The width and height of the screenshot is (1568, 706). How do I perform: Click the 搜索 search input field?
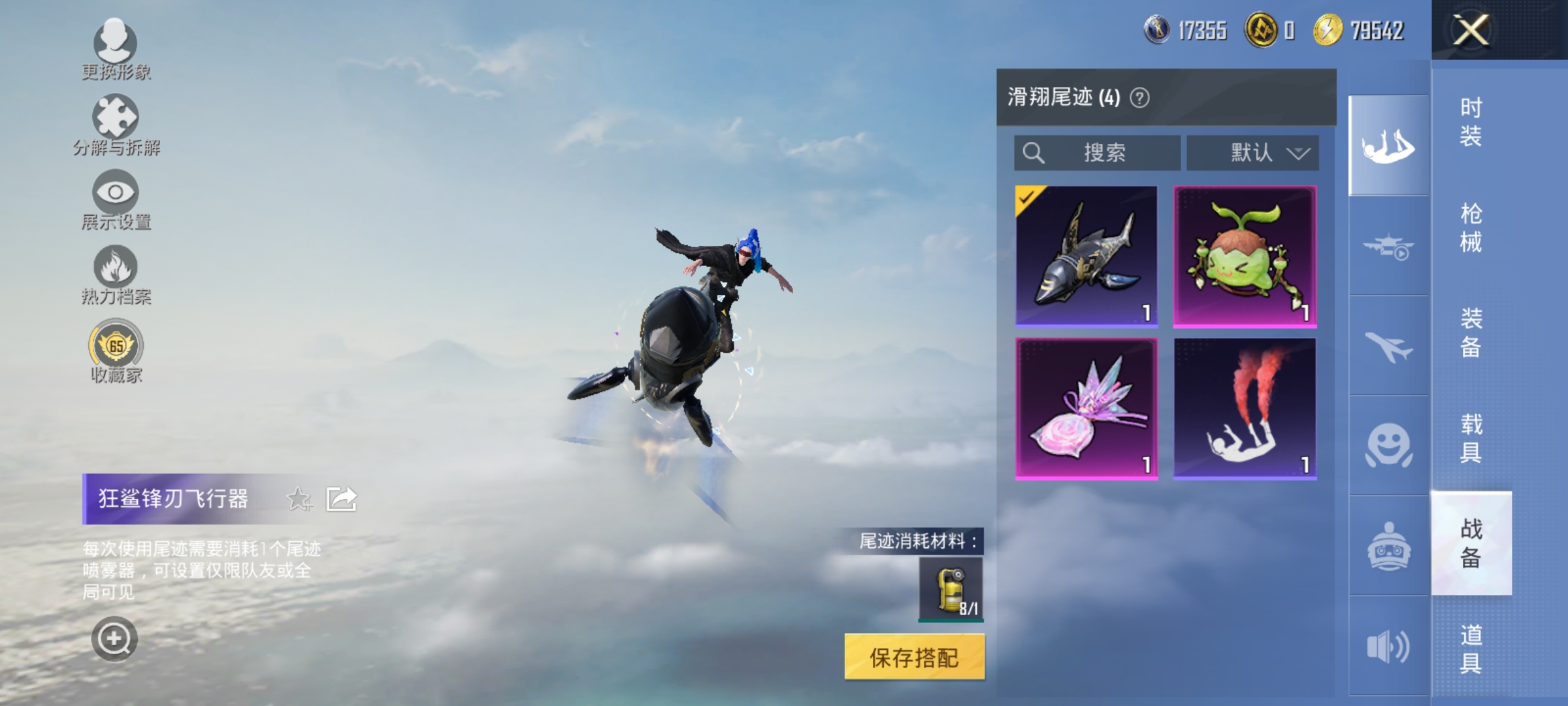pyautogui.click(x=1098, y=153)
